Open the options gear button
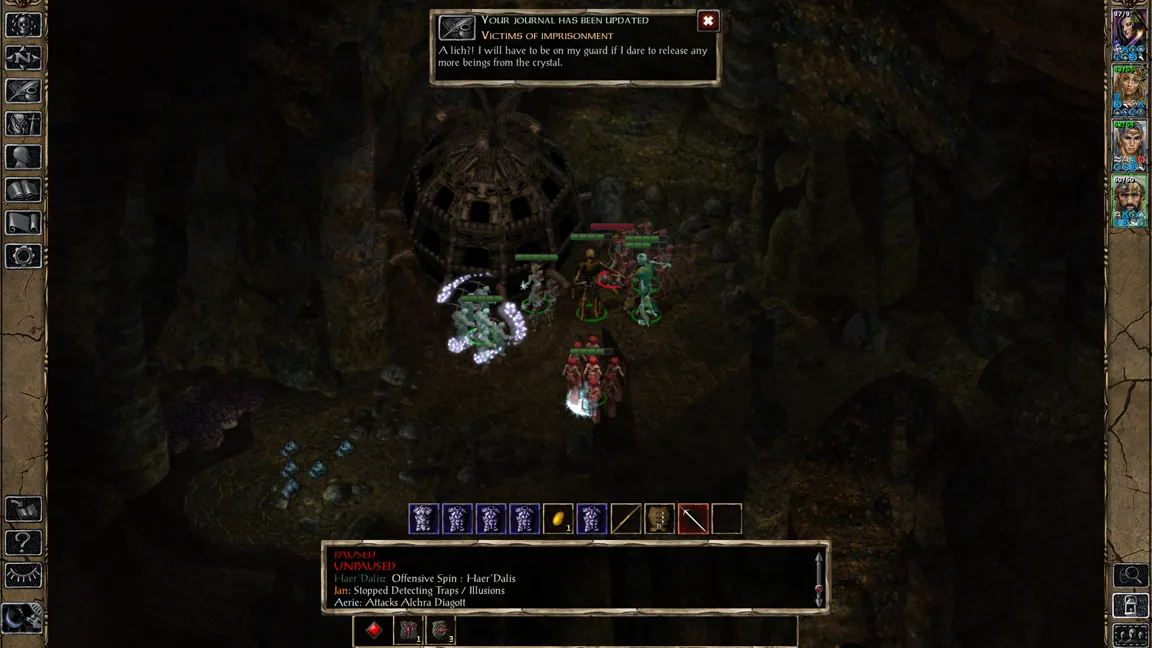The width and height of the screenshot is (1152, 648). pos(23,256)
